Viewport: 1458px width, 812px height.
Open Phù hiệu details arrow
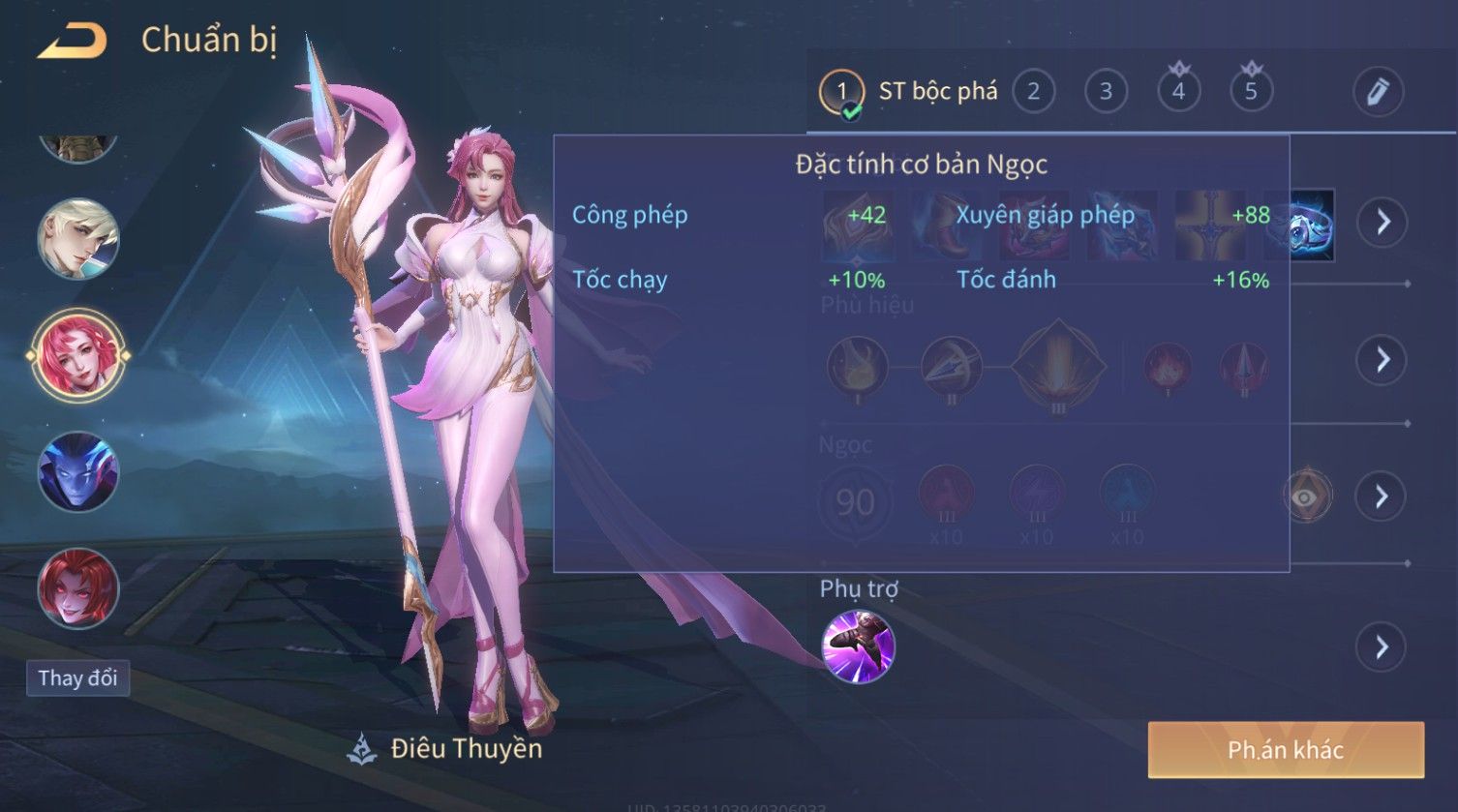(x=1382, y=360)
